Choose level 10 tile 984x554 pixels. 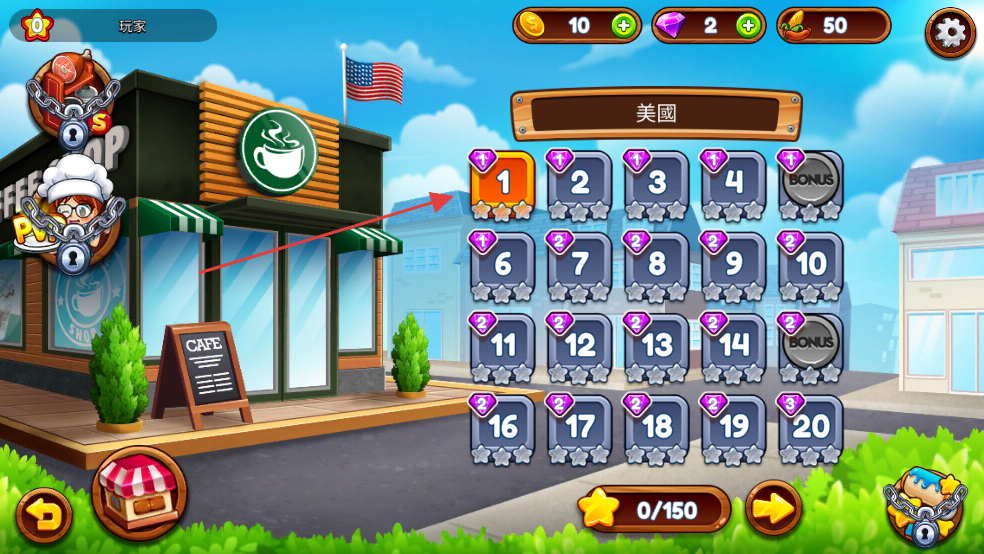click(811, 266)
